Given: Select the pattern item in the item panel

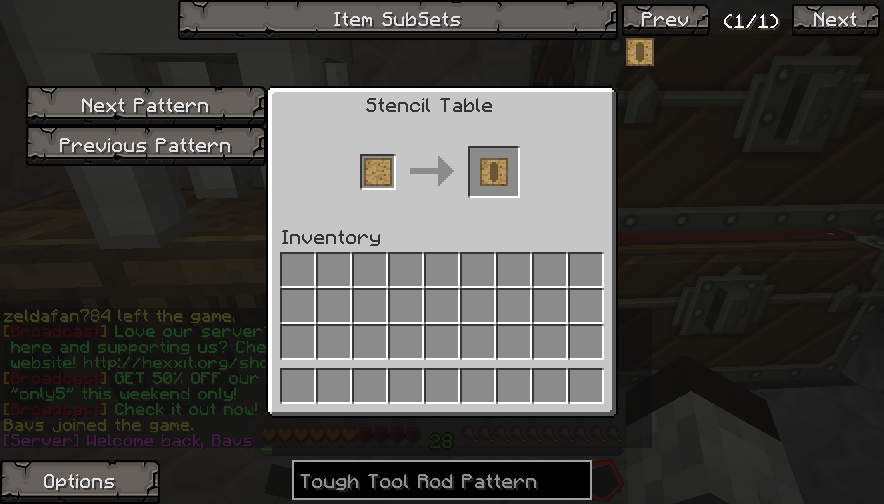Looking at the screenshot, I should tap(639, 52).
